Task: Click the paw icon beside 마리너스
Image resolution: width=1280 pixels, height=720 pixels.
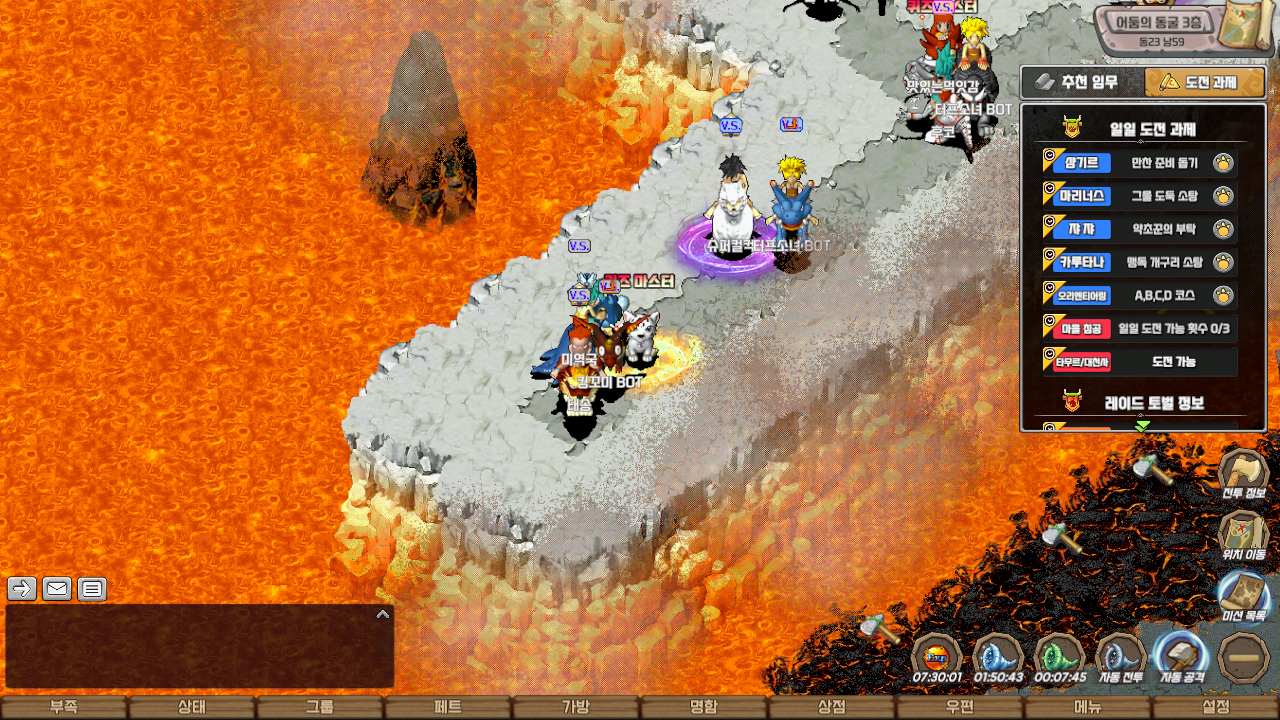Action: click(x=1223, y=196)
